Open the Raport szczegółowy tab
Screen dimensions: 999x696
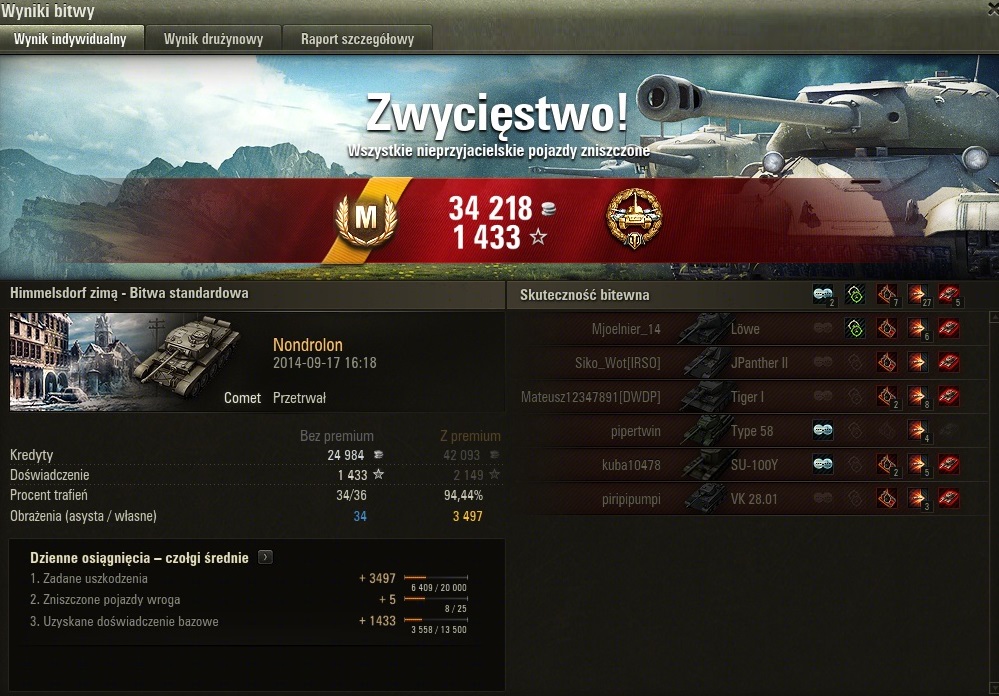coord(357,39)
